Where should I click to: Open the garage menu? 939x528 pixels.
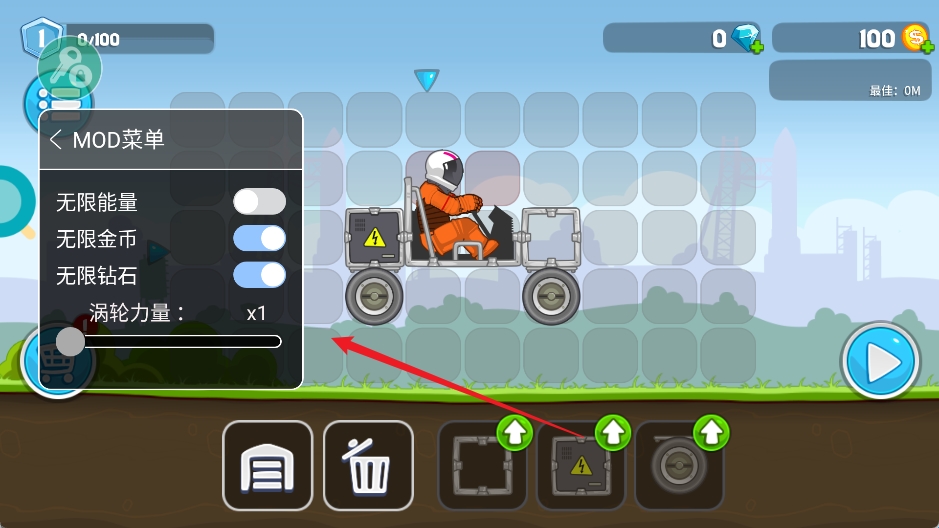[x=267, y=466]
